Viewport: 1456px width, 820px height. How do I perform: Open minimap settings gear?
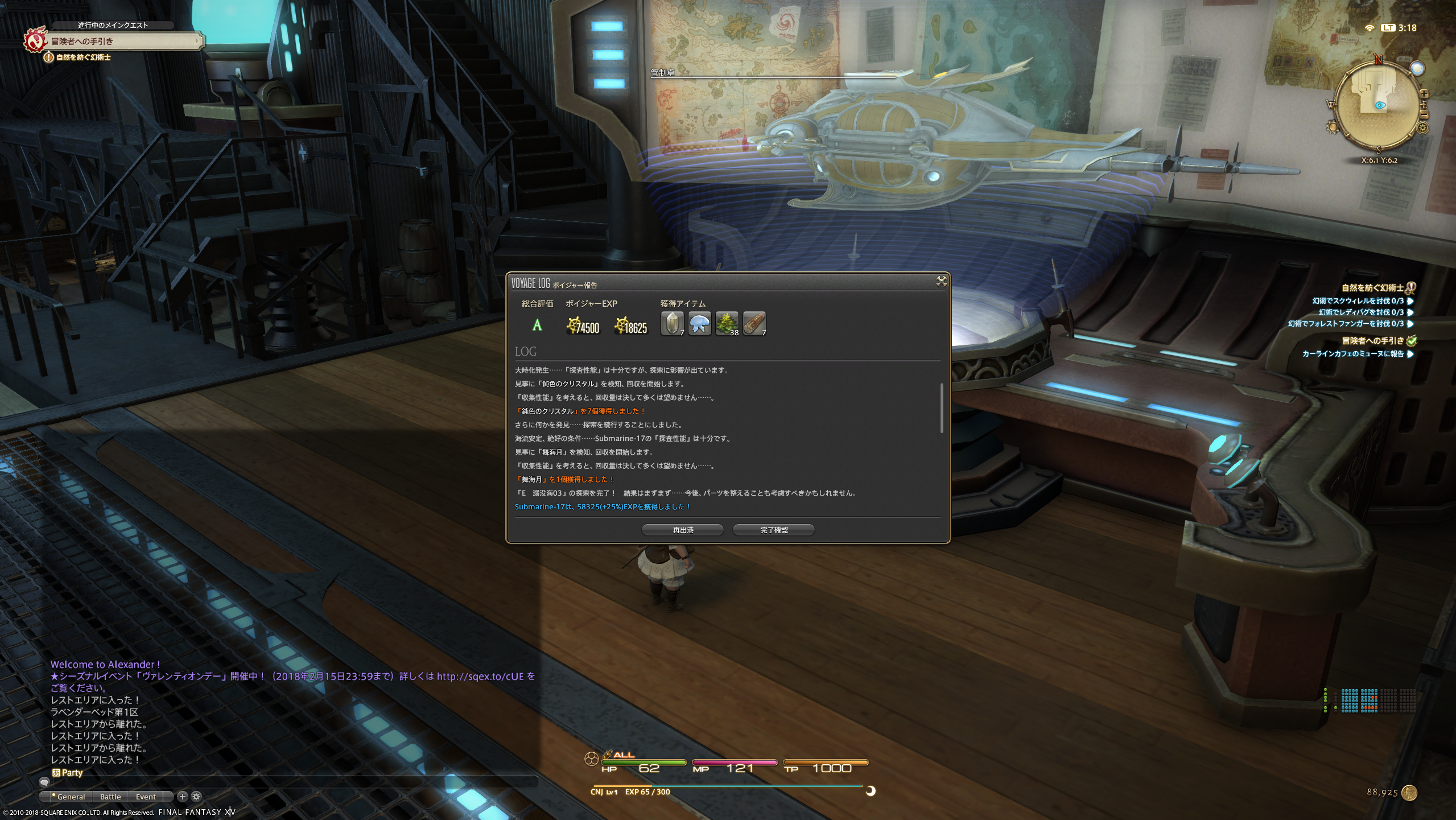[x=1424, y=128]
